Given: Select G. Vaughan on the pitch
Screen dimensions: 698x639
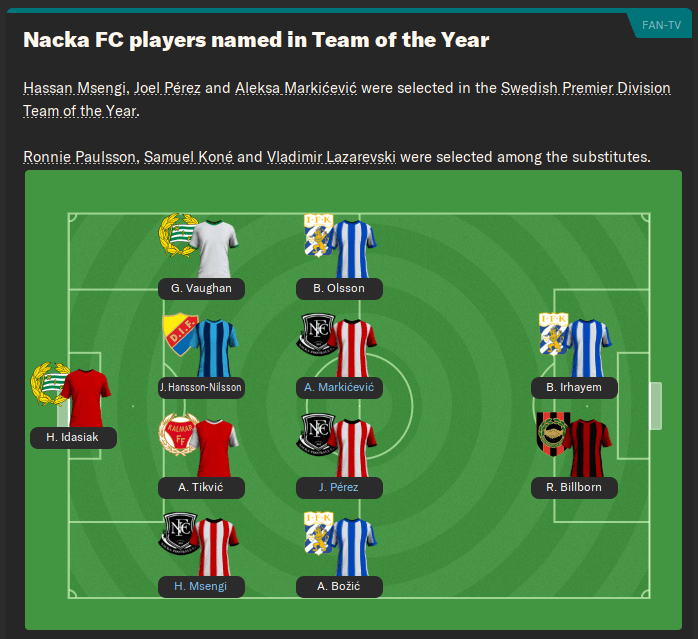Looking at the screenshot, I should pos(201,288).
